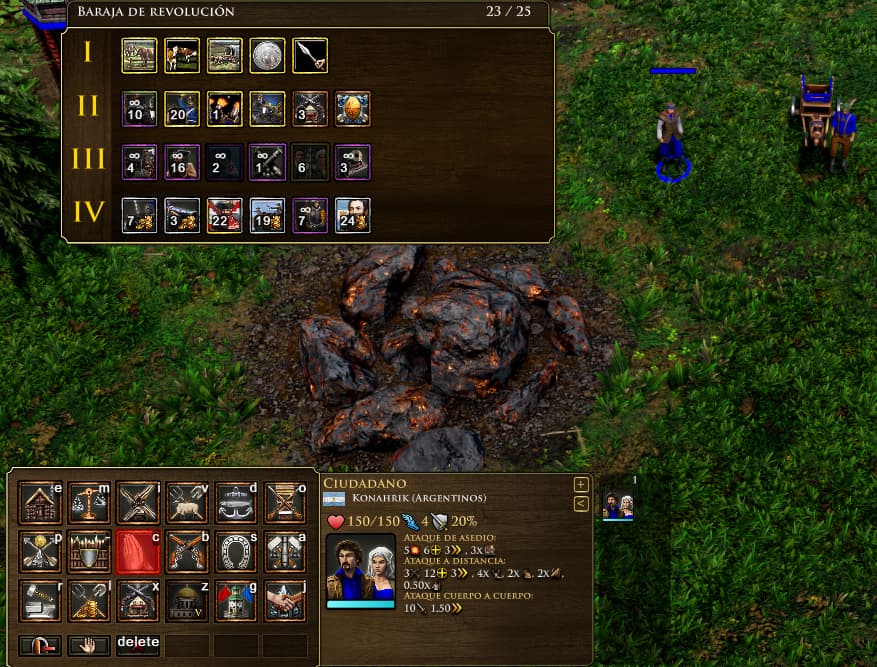The height and width of the screenshot is (667, 877).
Task: Build the dock with anchor icon
Action: click(236, 502)
